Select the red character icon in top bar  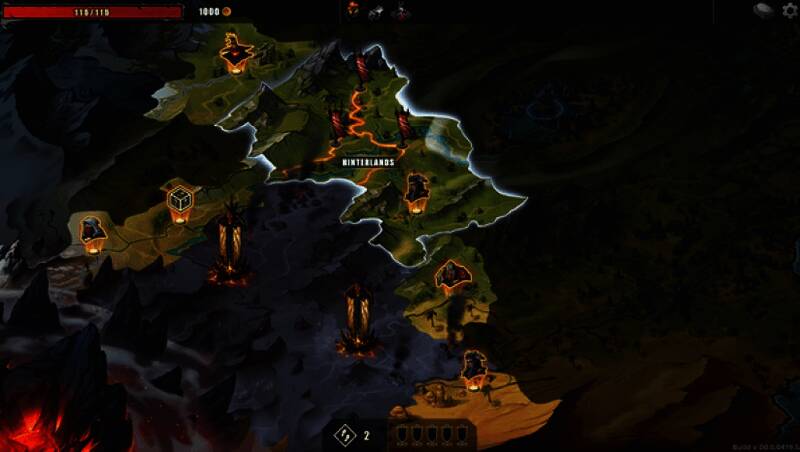point(353,10)
